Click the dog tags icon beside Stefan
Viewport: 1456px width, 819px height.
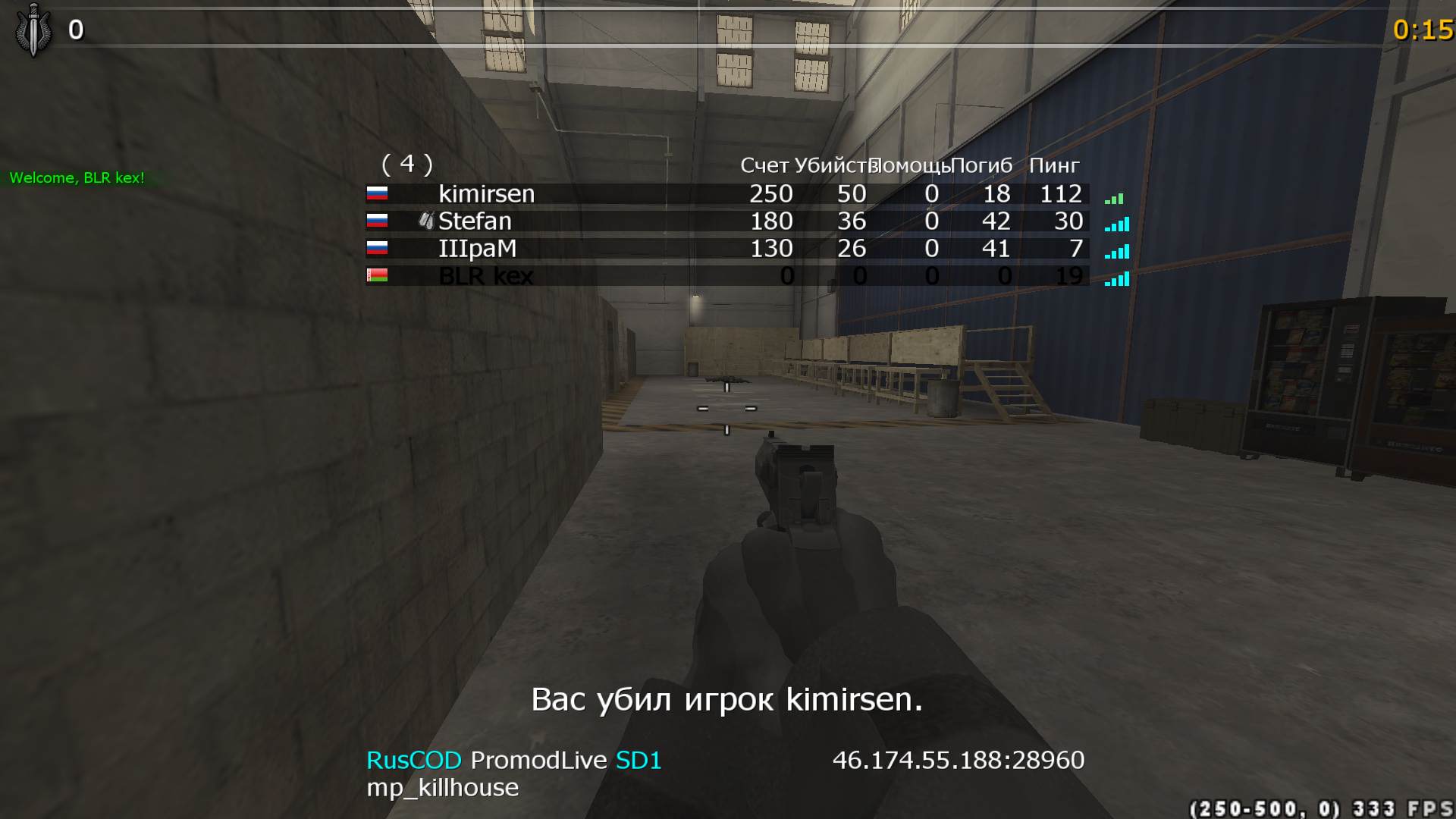(x=426, y=221)
